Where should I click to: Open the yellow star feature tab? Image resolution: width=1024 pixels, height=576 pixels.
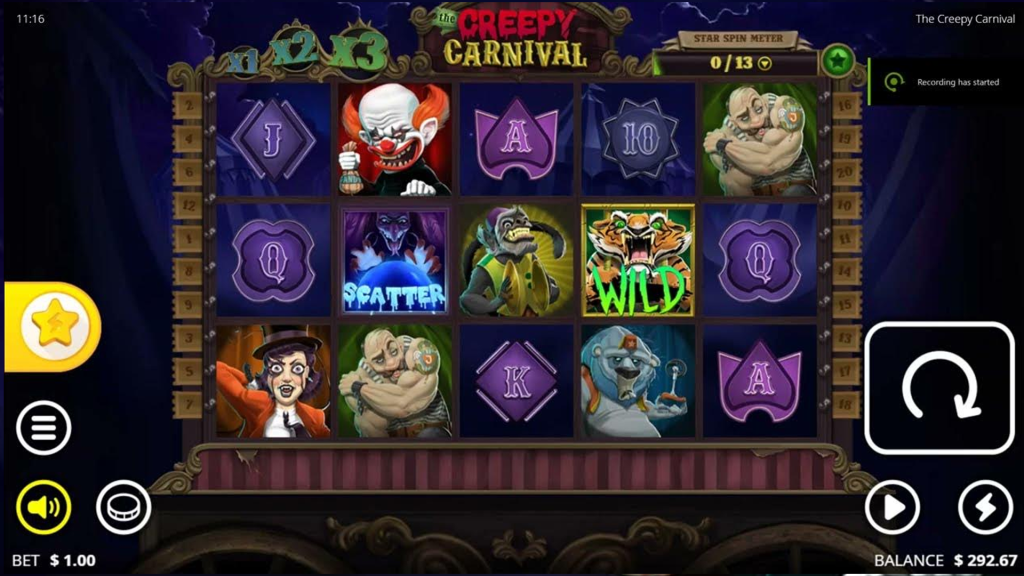point(54,326)
